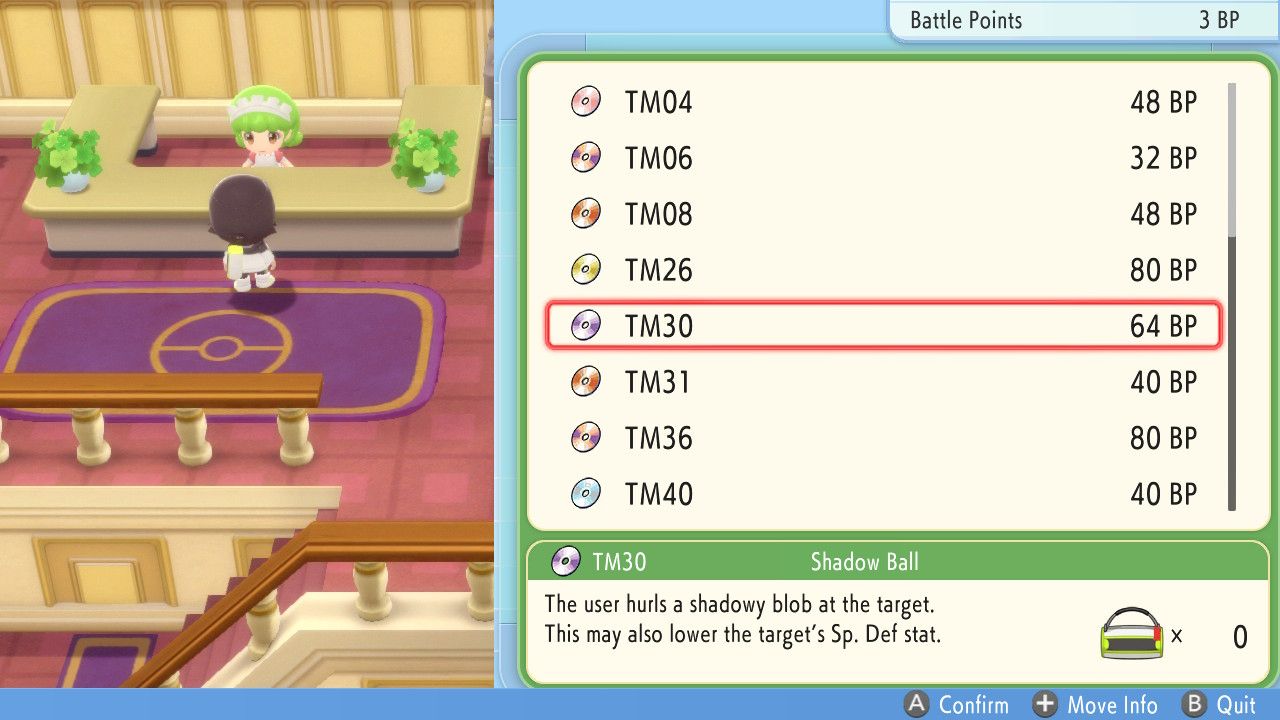The width and height of the screenshot is (1280, 720).
Task: Select the orange TM08 disc icon
Action: pos(585,213)
